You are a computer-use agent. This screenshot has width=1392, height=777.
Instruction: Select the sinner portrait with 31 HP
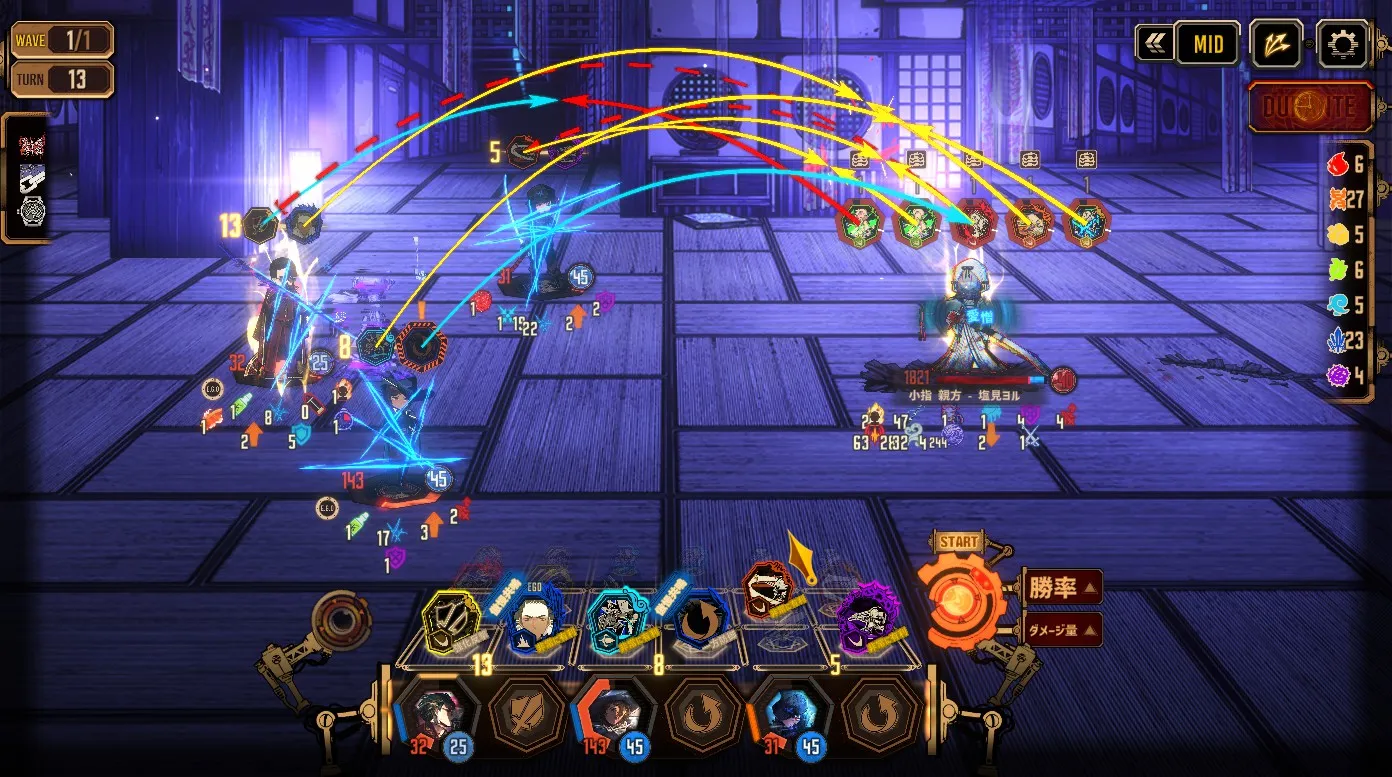pos(787,714)
